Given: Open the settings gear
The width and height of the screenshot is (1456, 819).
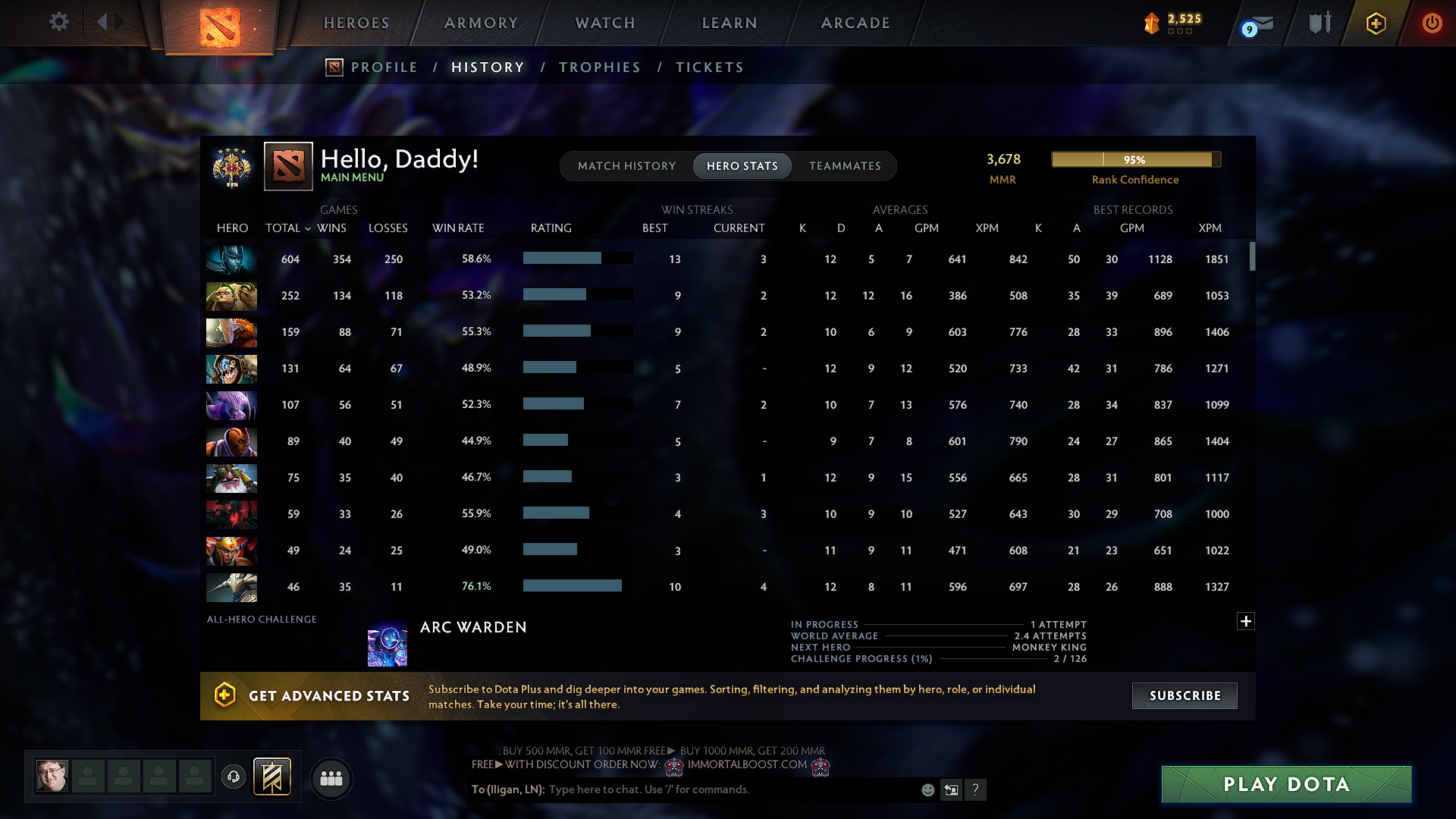Looking at the screenshot, I should pos(58,22).
